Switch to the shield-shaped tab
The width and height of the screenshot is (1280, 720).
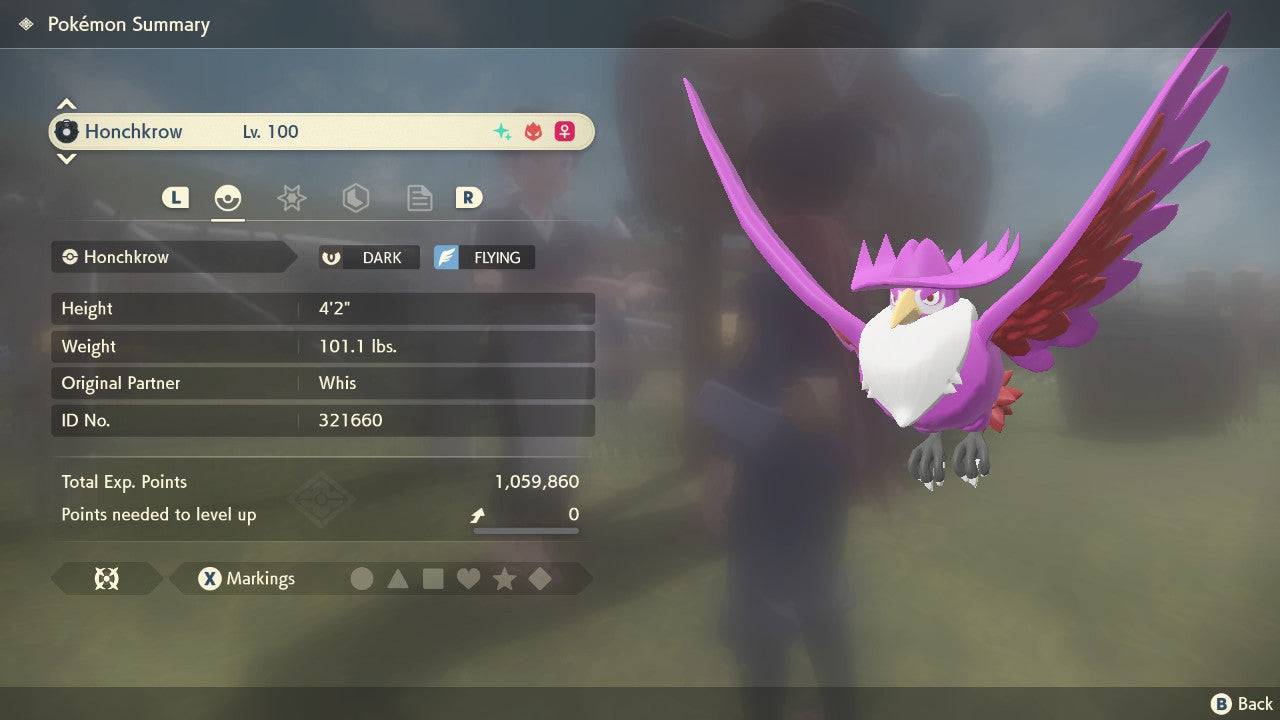point(355,198)
